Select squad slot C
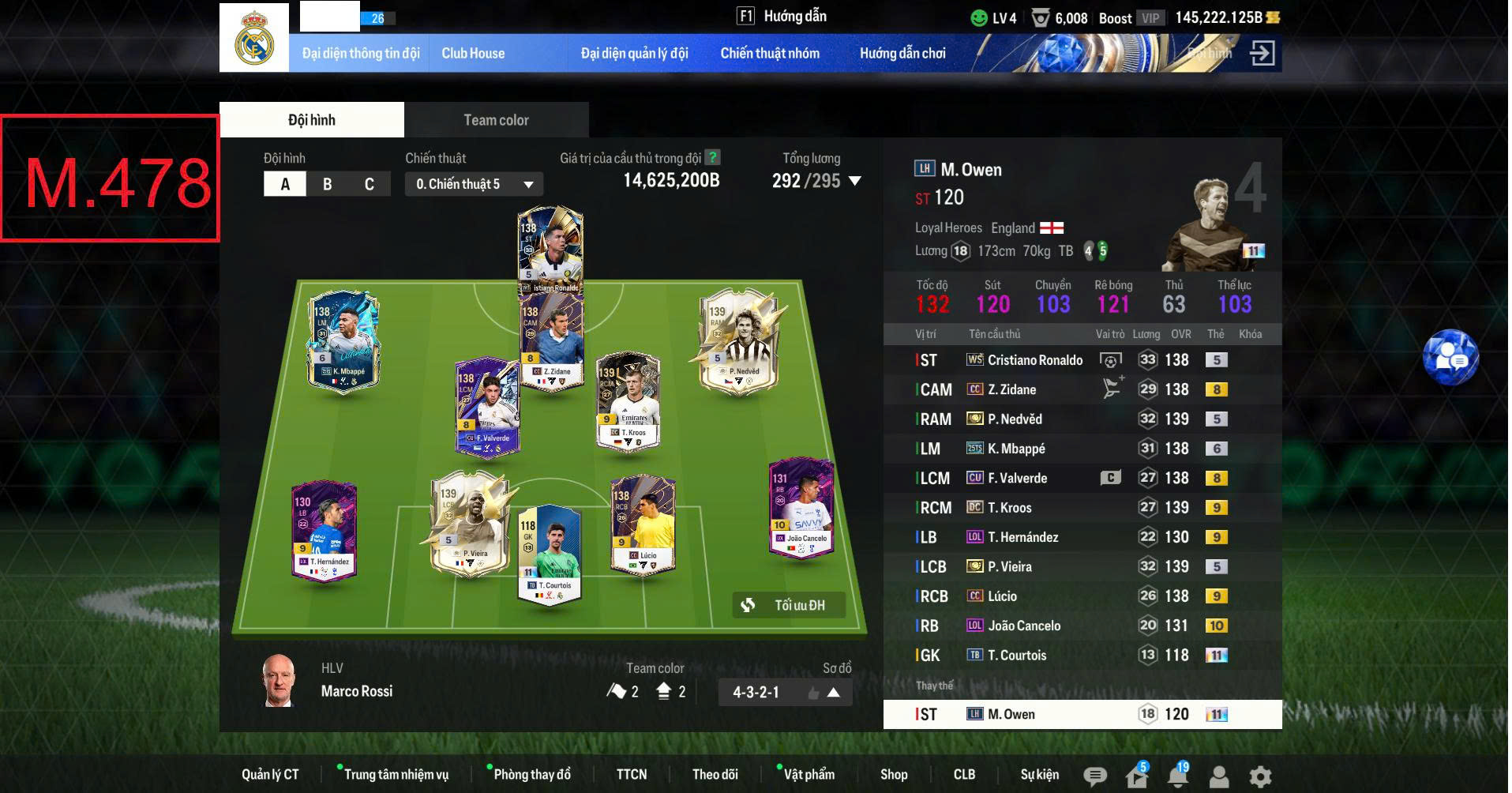This screenshot has width=1512, height=793. click(369, 183)
